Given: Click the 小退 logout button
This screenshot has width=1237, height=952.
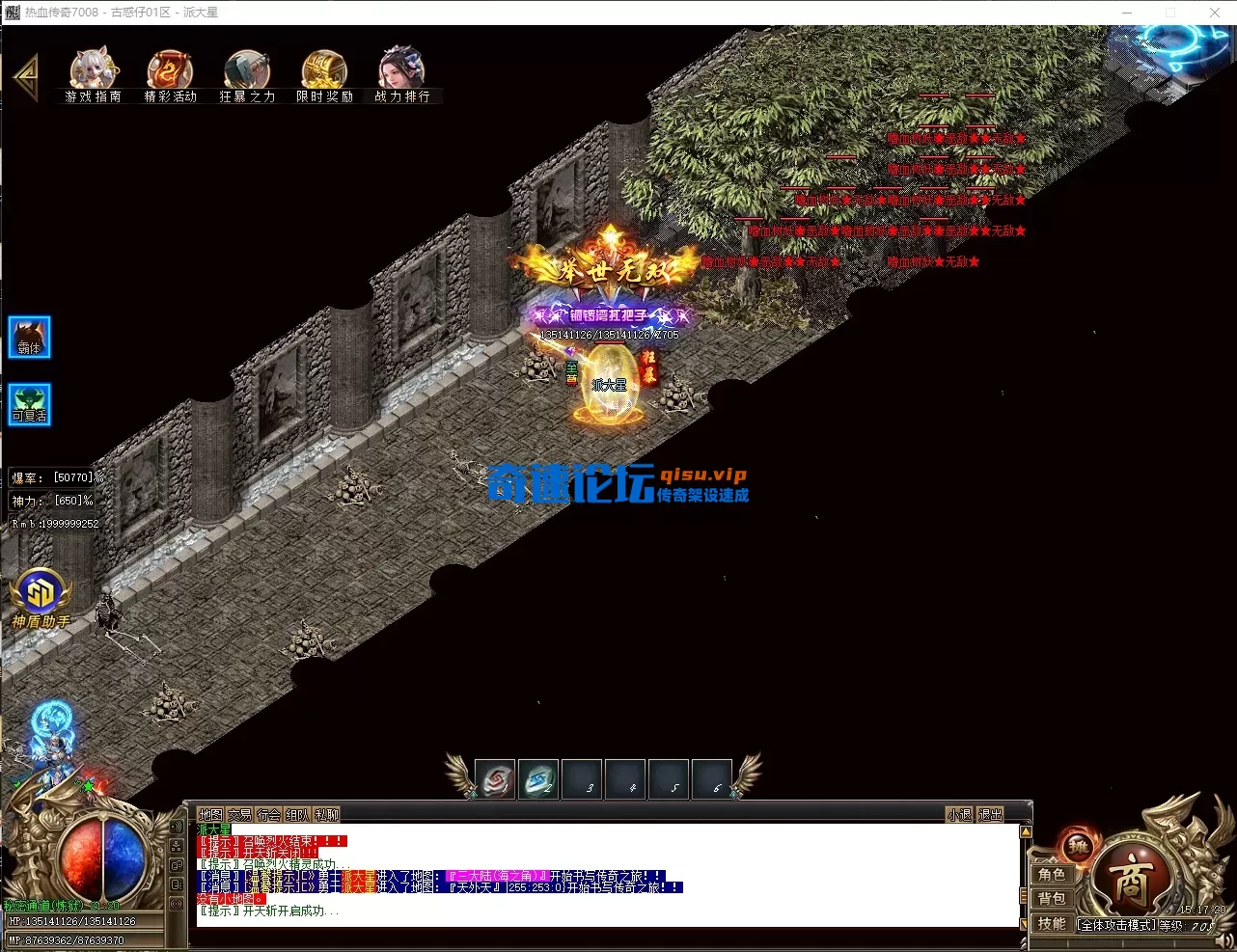Looking at the screenshot, I should click(959, 815).
